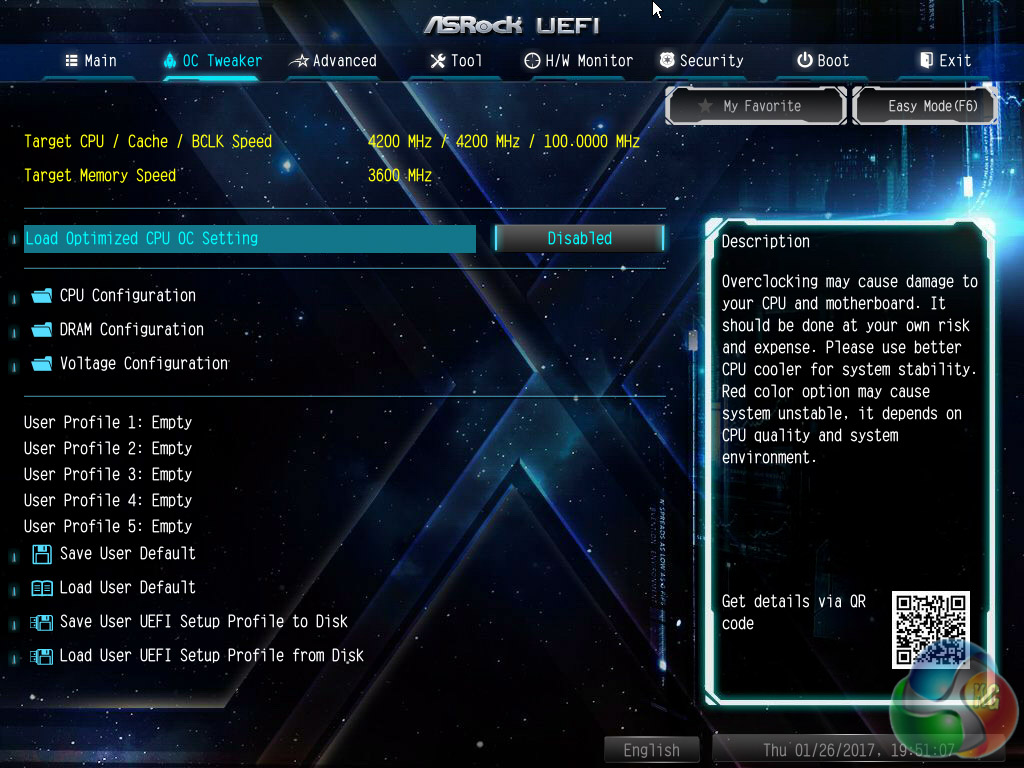This screenshot has width=1024, height=768.
Task: Open Voltage Configuration submenu
Action: click(x=143, y=364)
